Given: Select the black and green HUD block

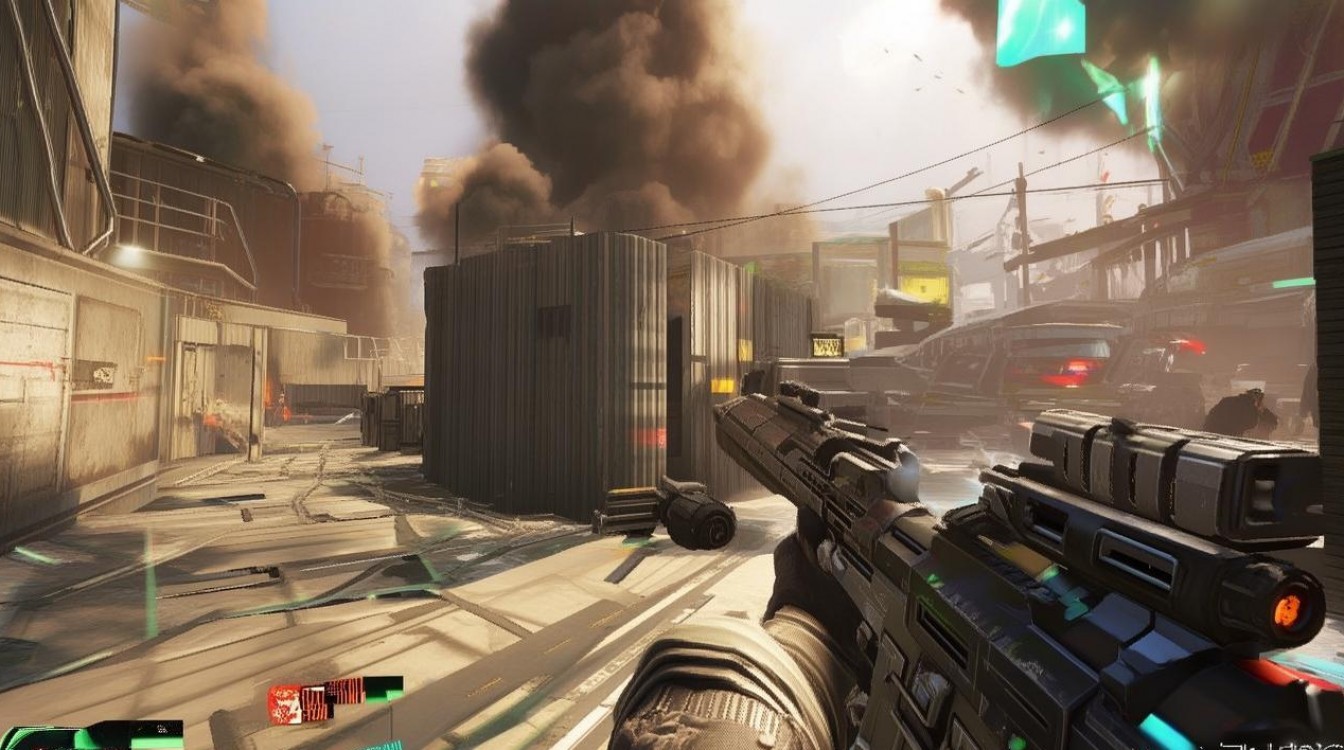Looking at the screenshot, I should click(382, 688).
